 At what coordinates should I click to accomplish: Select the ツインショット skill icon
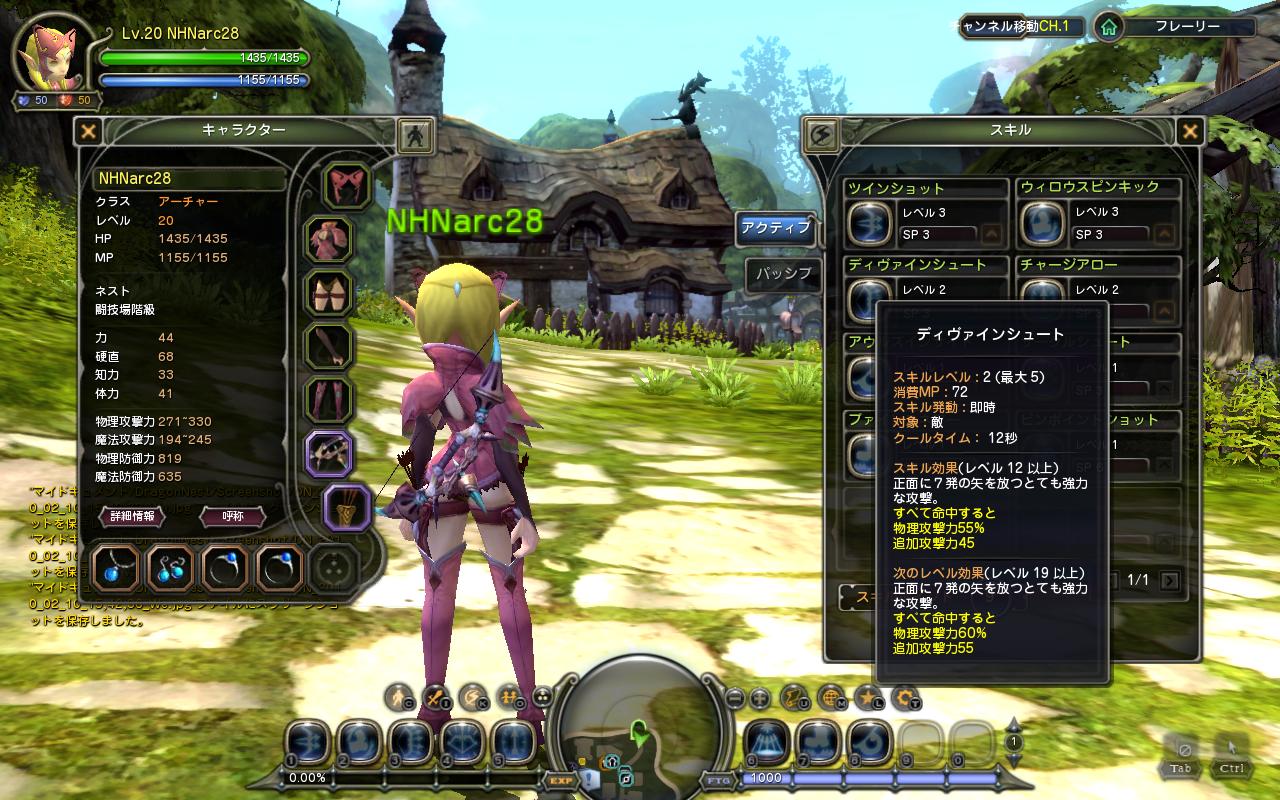point(869,222)
